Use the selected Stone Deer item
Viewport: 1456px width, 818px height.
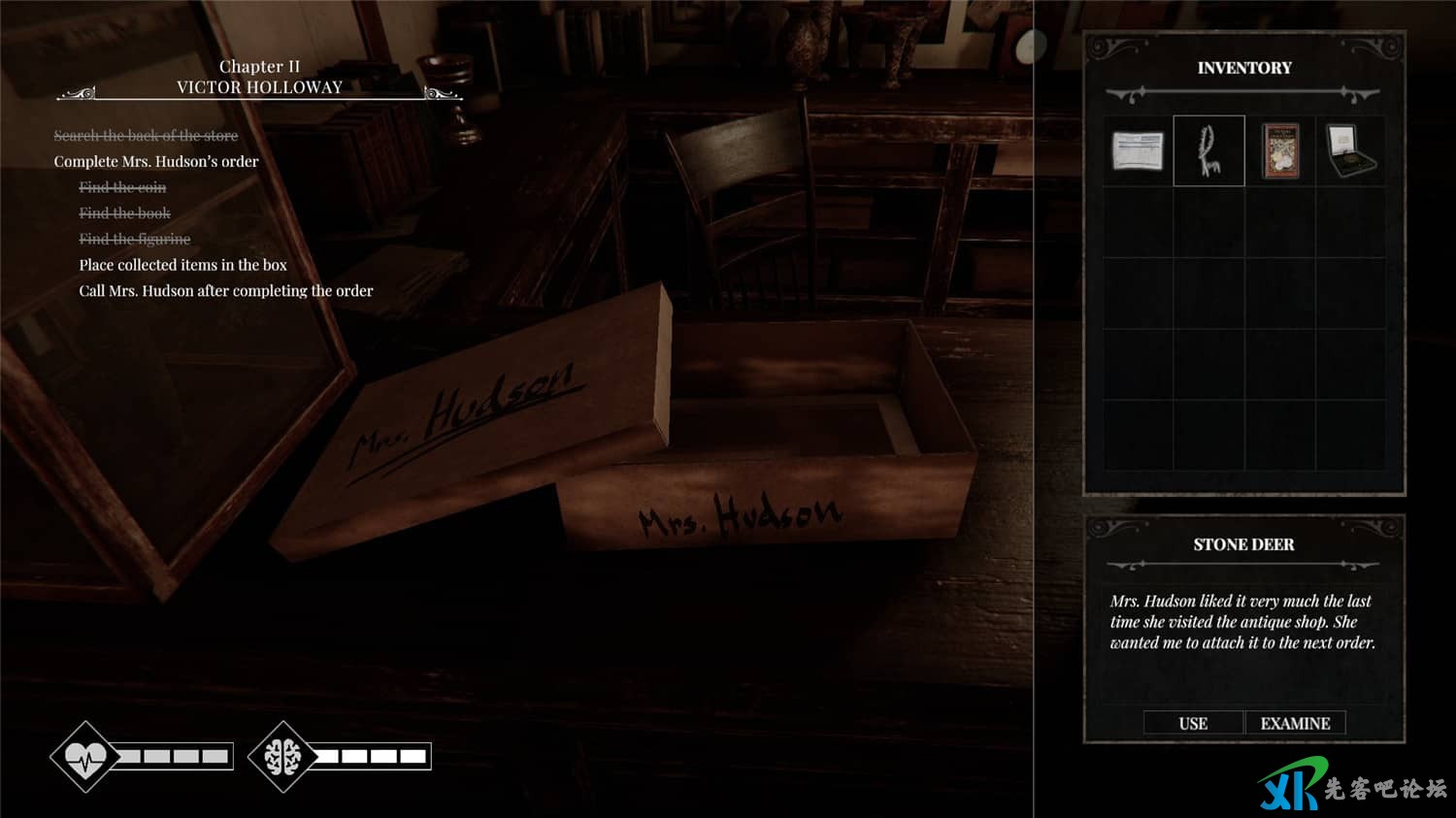coord(1193,723)
